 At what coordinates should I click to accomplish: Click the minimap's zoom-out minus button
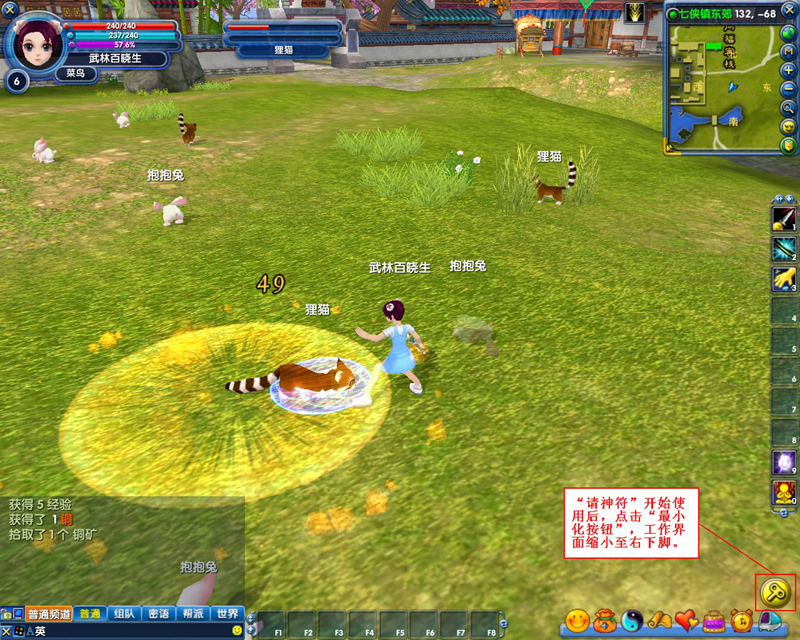(790, 89)
